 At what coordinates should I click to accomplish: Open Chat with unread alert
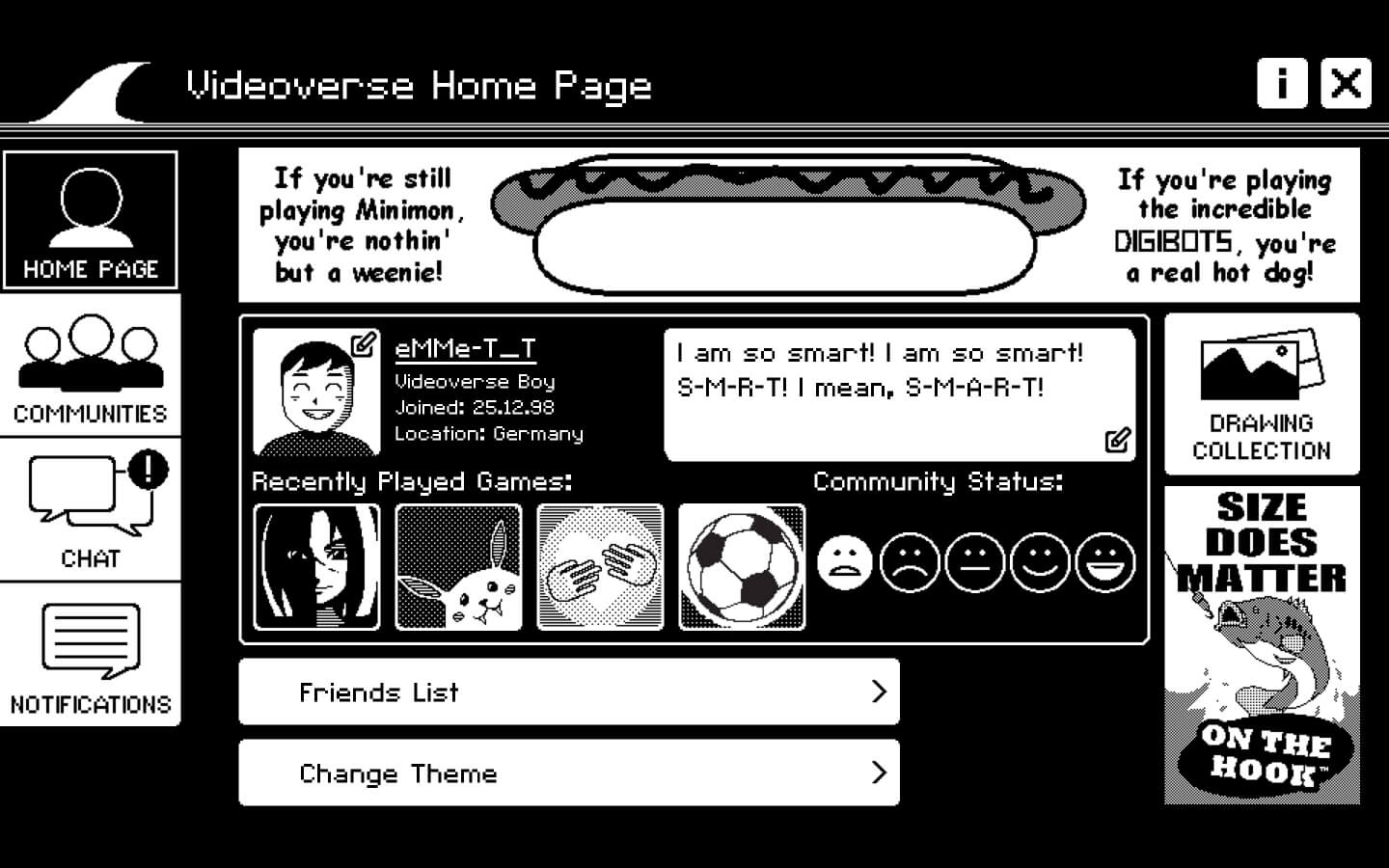[91, 511]
